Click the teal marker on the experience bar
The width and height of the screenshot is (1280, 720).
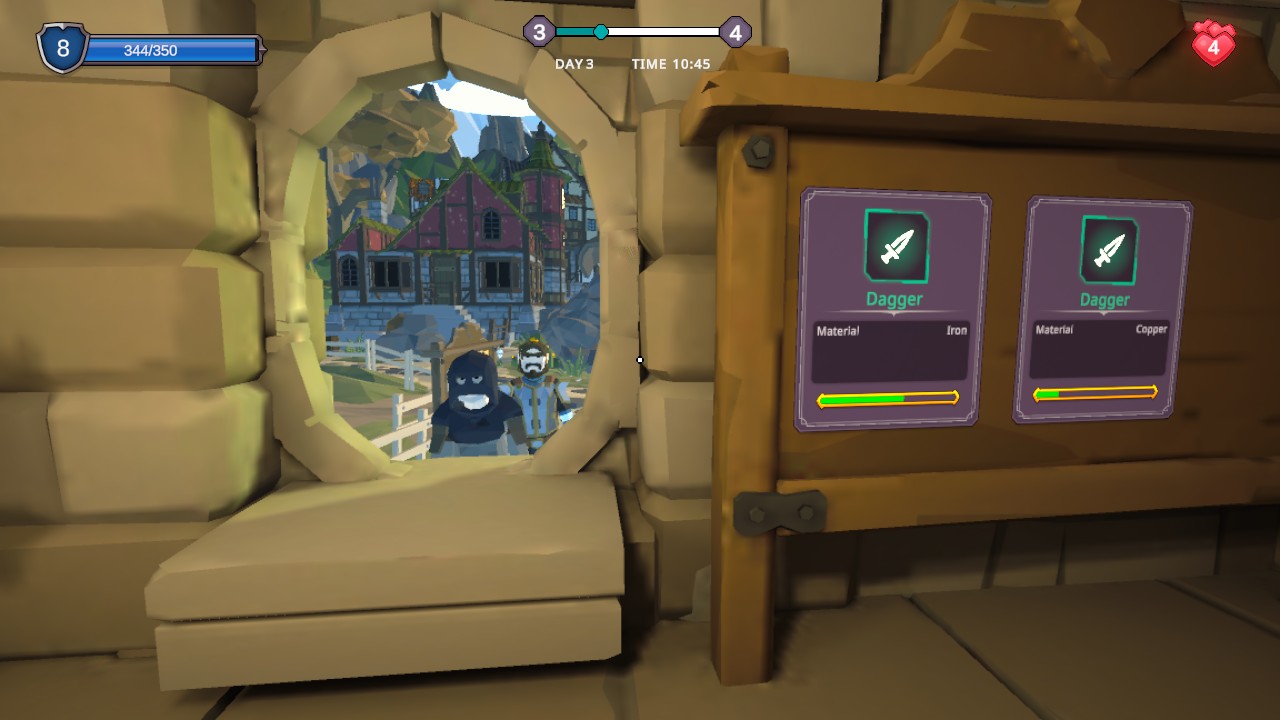pyautogui.click(x=600, y=32)
